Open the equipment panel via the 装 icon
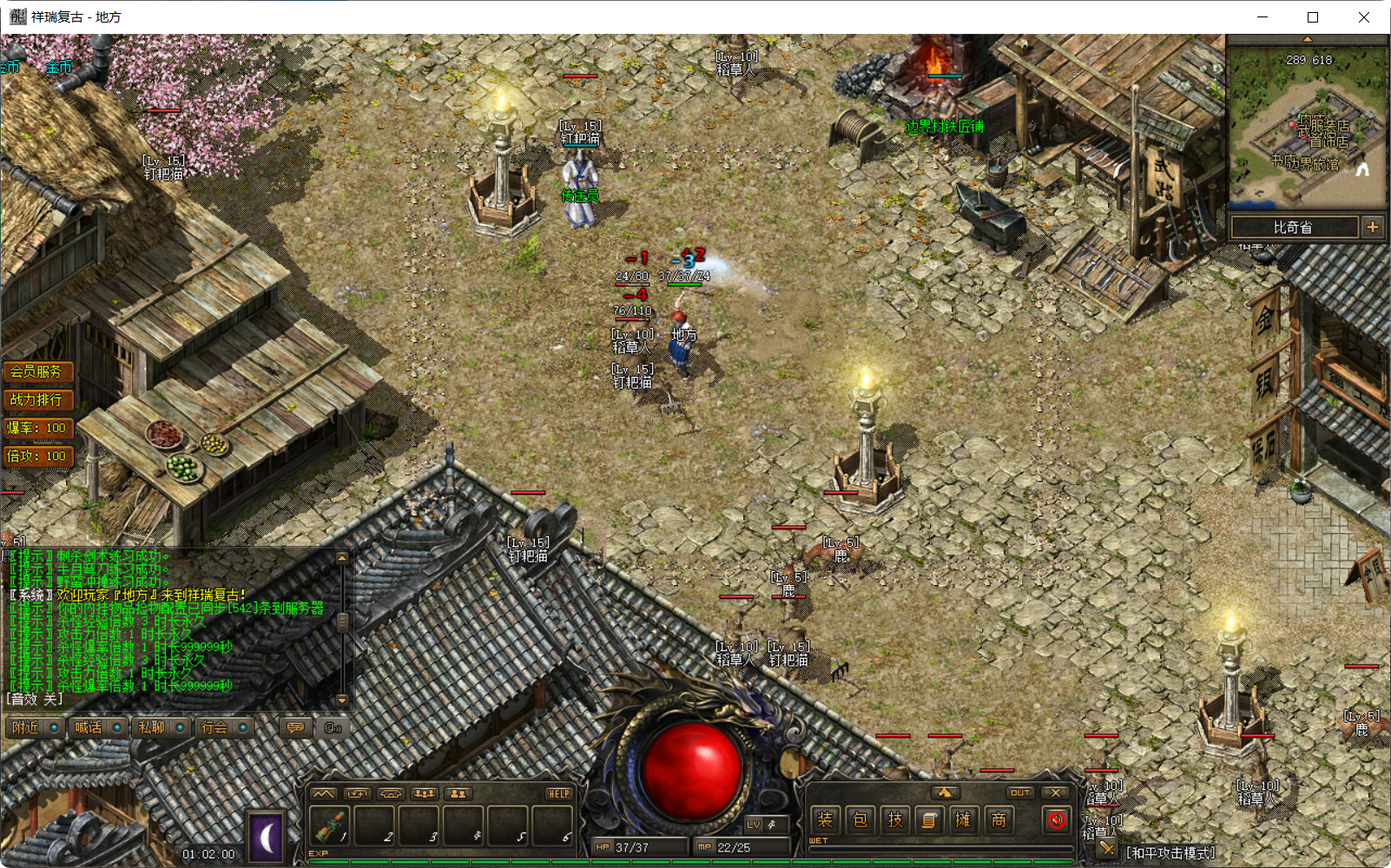The height and width of the screenshot is (868, 1391). (825, 819)
